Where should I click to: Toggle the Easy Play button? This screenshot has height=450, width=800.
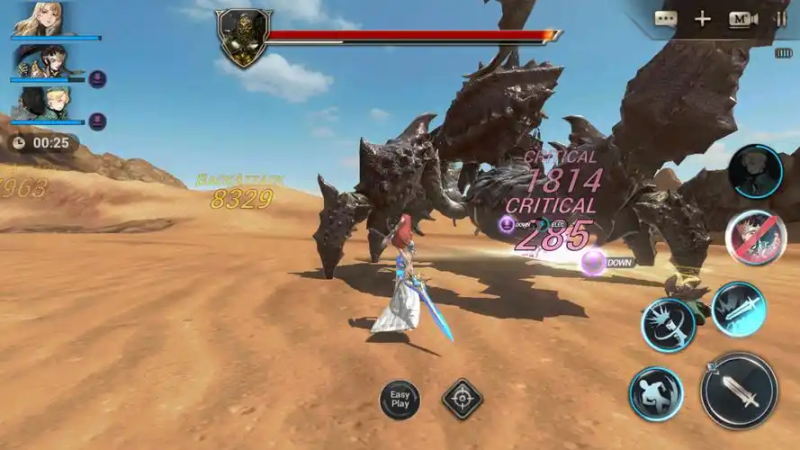pos(400,400)
